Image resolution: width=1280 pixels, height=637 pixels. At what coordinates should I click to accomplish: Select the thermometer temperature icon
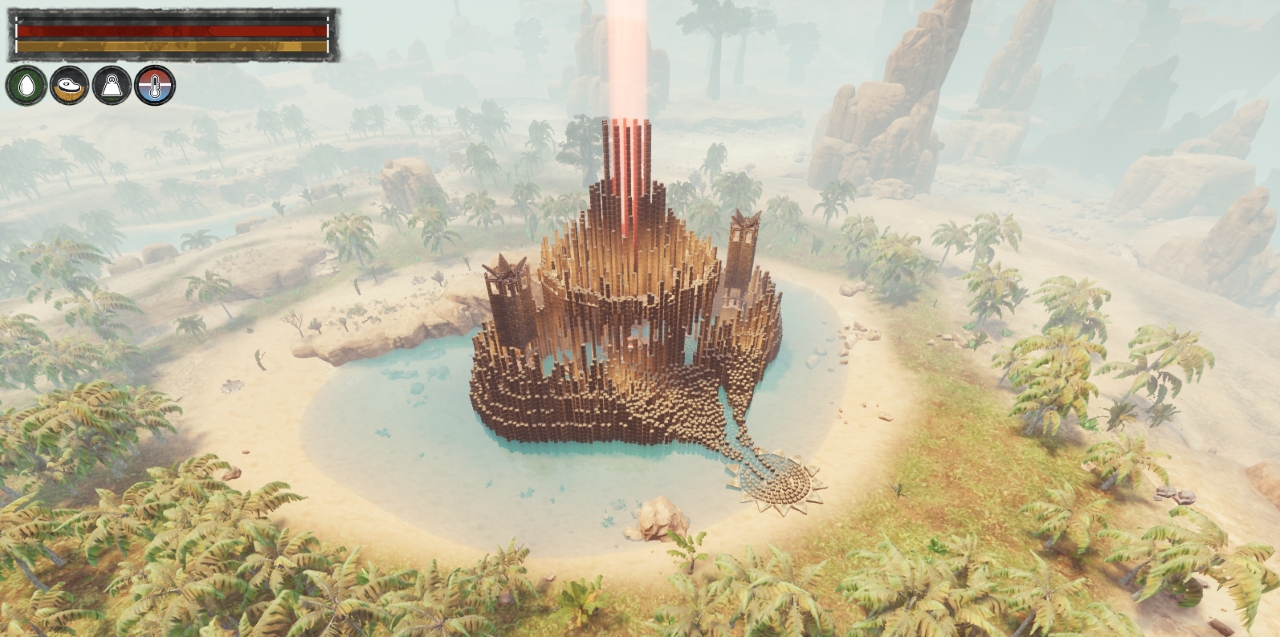[x=155, y=85]
